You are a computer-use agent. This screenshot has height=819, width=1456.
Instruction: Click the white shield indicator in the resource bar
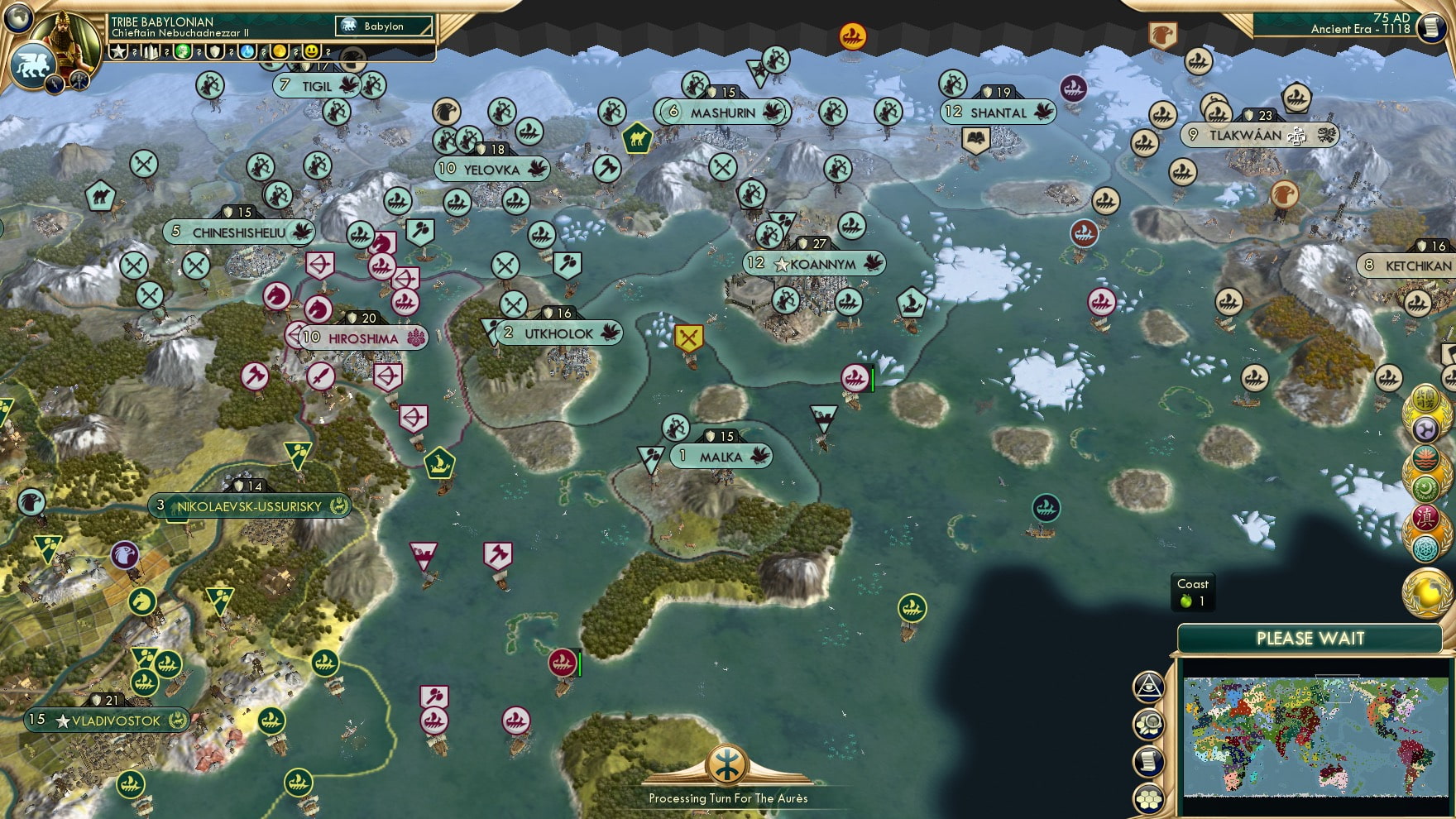[213, 52]
